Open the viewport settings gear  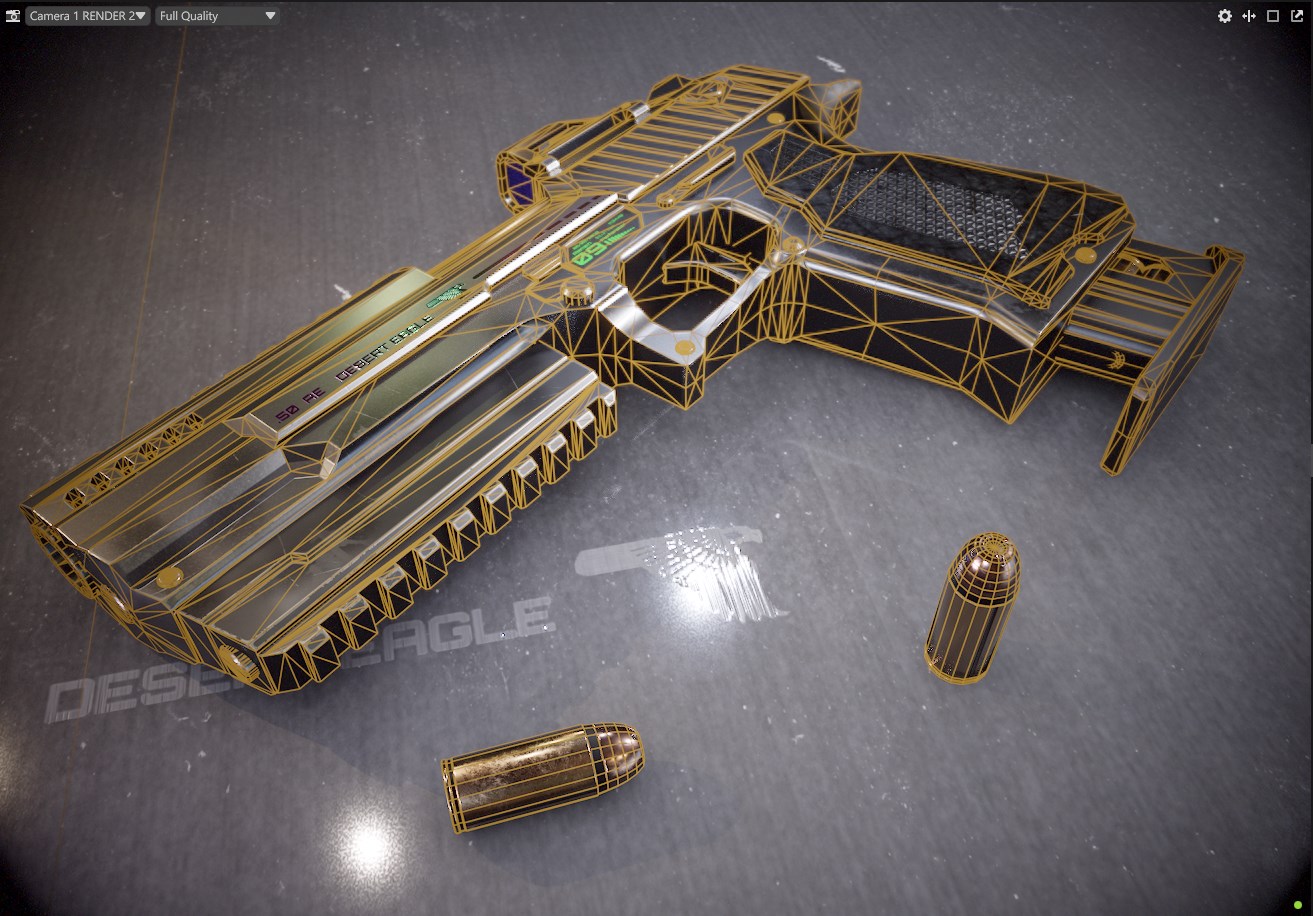click(1224, 16)
